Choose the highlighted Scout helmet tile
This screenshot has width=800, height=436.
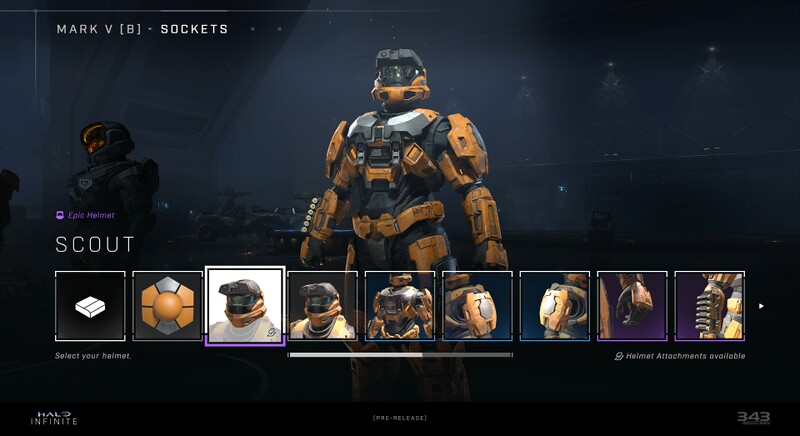pos(245,306)
